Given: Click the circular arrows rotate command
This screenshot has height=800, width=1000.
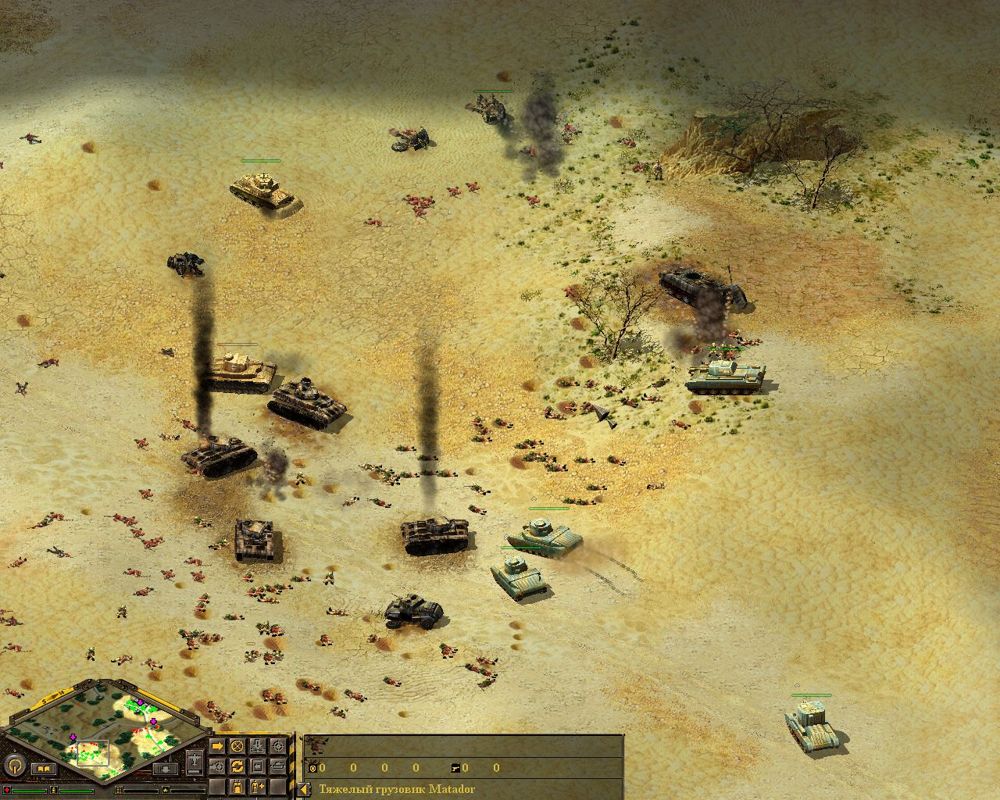Looking at the screenshot, I should 237,767.
